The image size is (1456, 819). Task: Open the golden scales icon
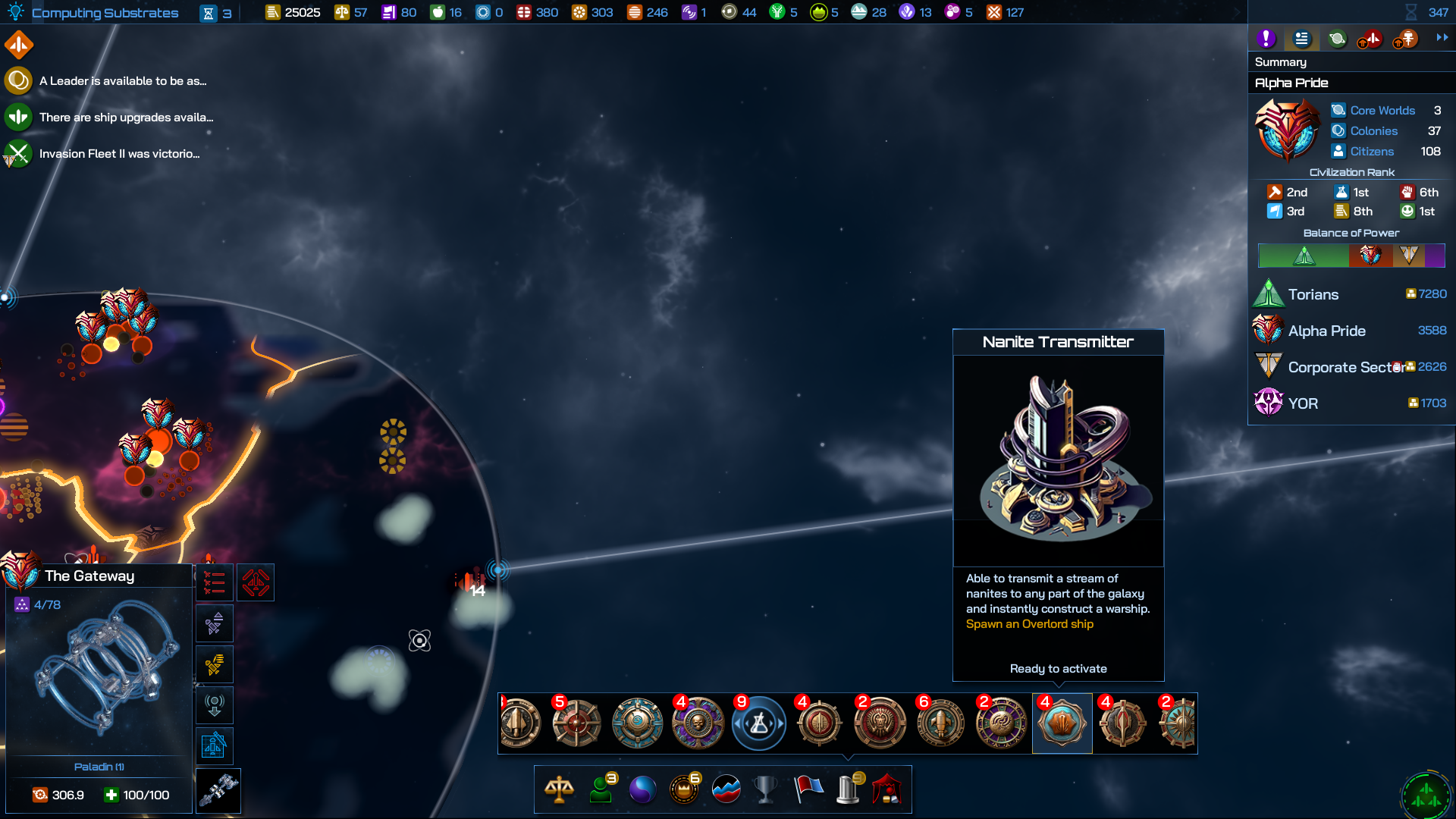click(x=559, y=789)
